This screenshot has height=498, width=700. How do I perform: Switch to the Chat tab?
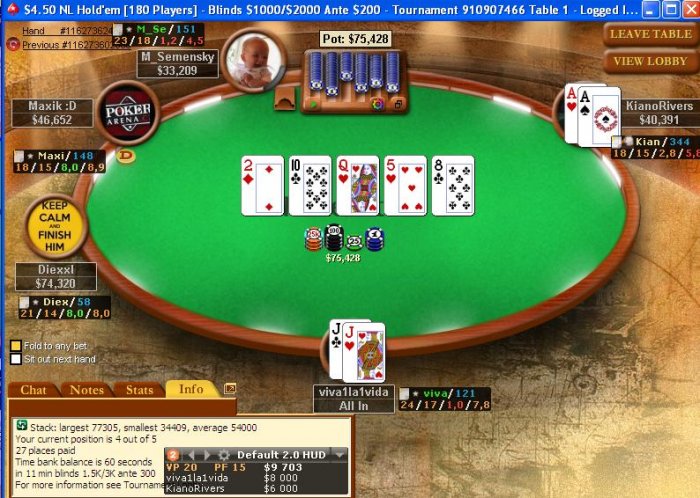click(x=33, y=390)
